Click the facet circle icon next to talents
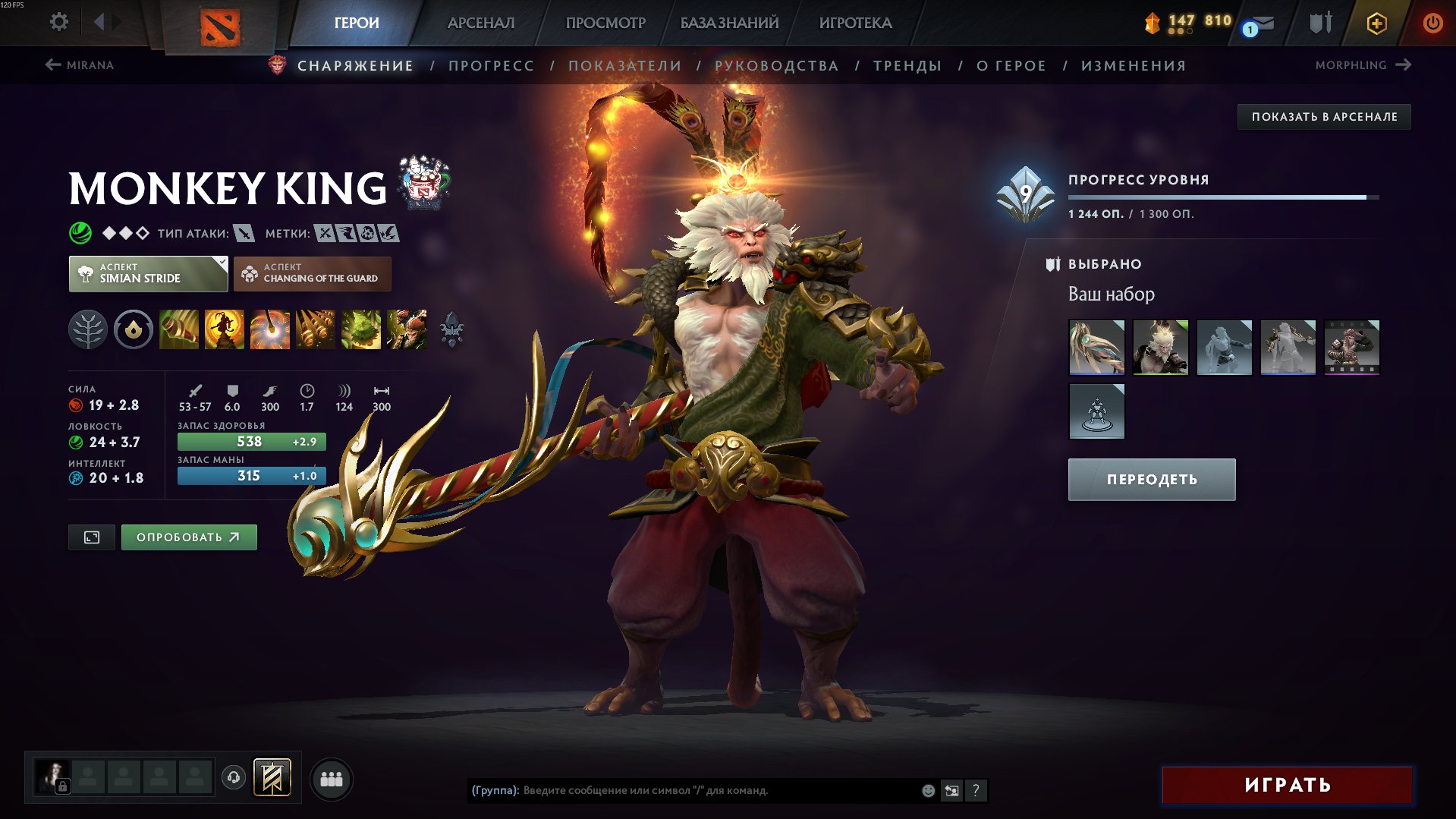Image resolution: width=1456 pixels, height=819 pixels. click(133, 329)
